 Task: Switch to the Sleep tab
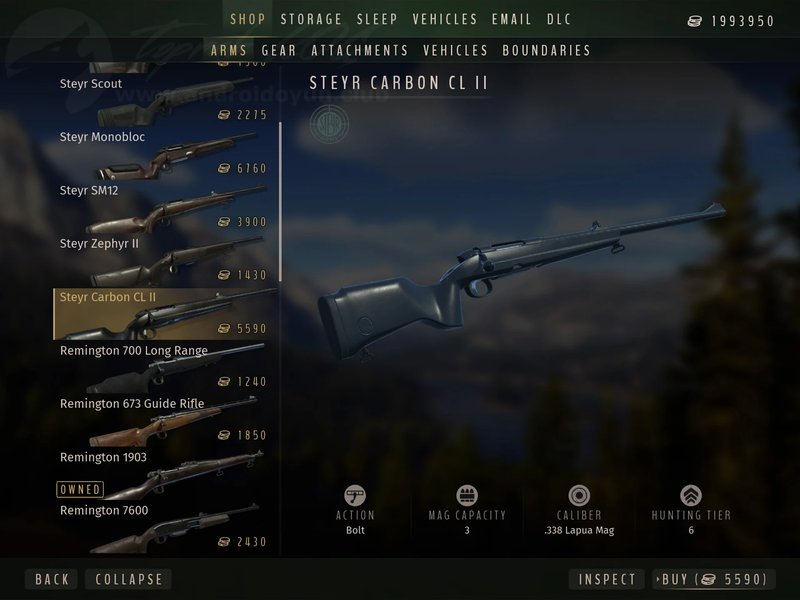point(377,20)
